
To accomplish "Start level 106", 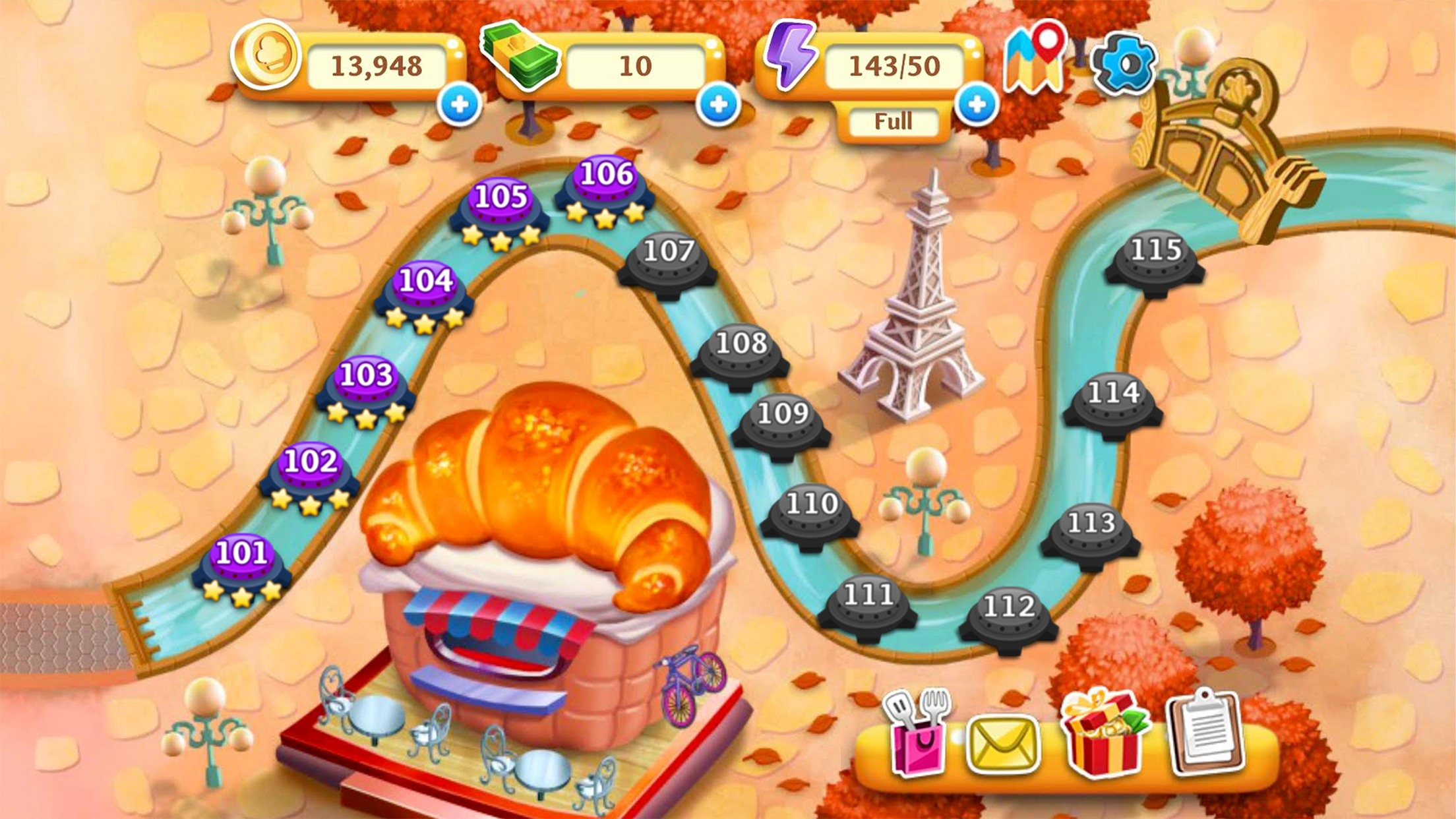I will click(x=605, y=183).
